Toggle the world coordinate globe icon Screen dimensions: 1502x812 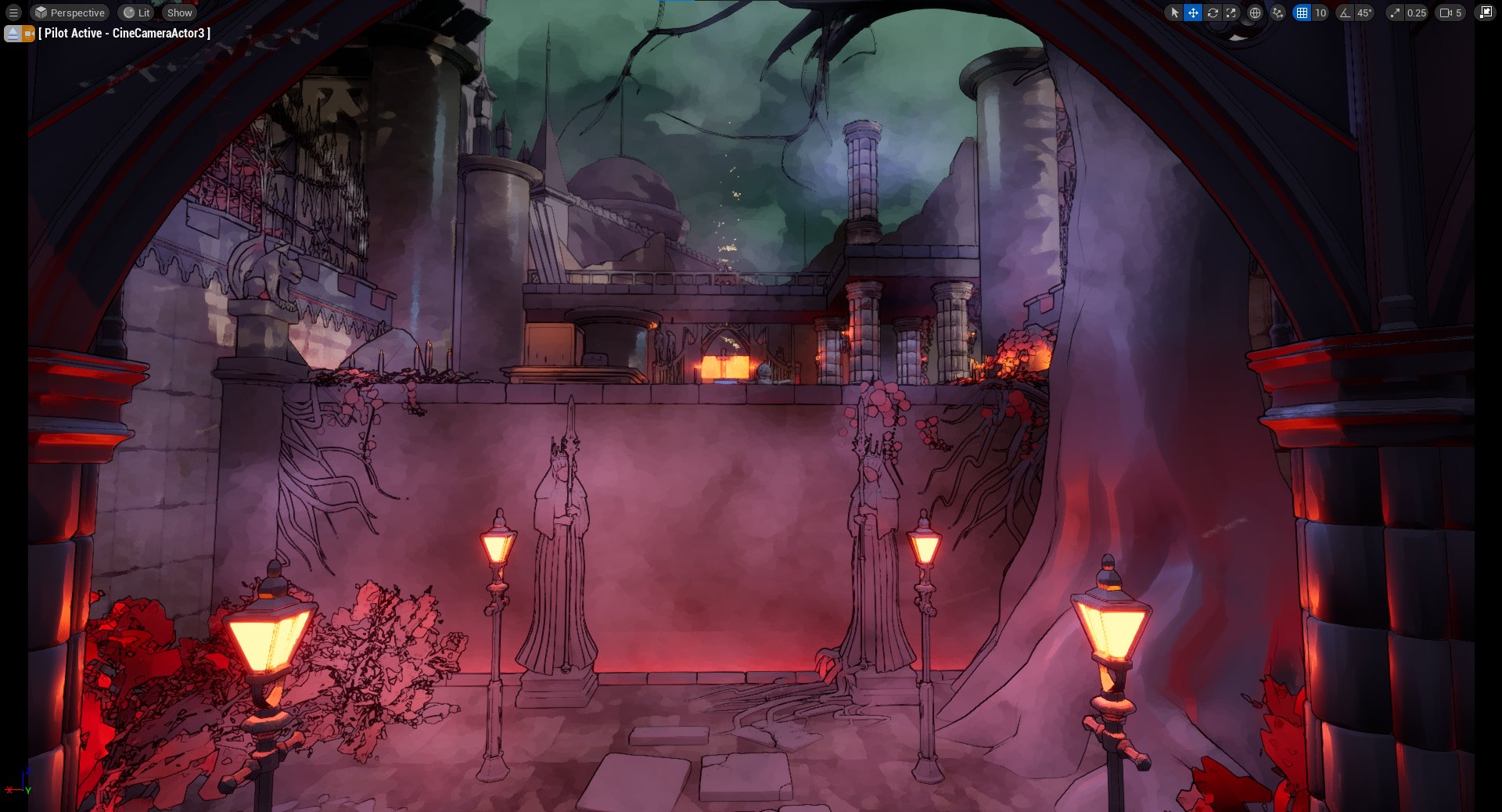1255,13
